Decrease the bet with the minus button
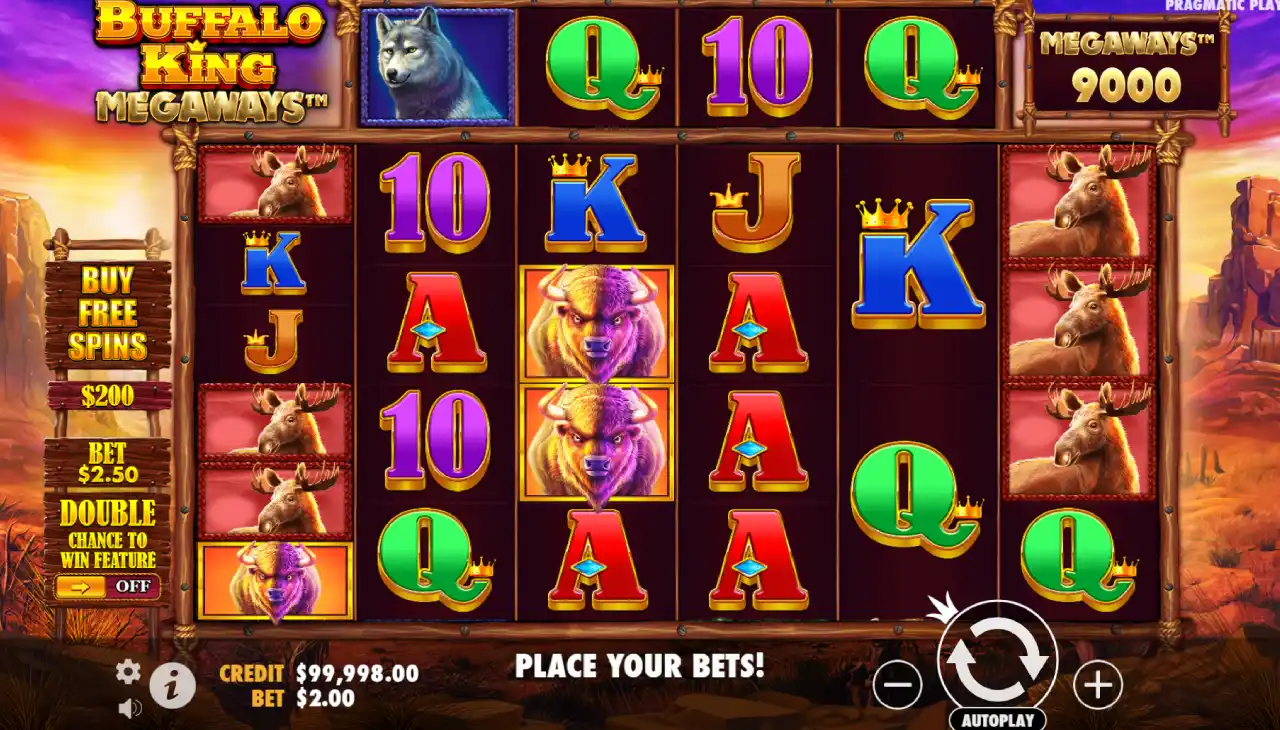1280x730 pixels. pyautogui.click(x=897, y=685)
